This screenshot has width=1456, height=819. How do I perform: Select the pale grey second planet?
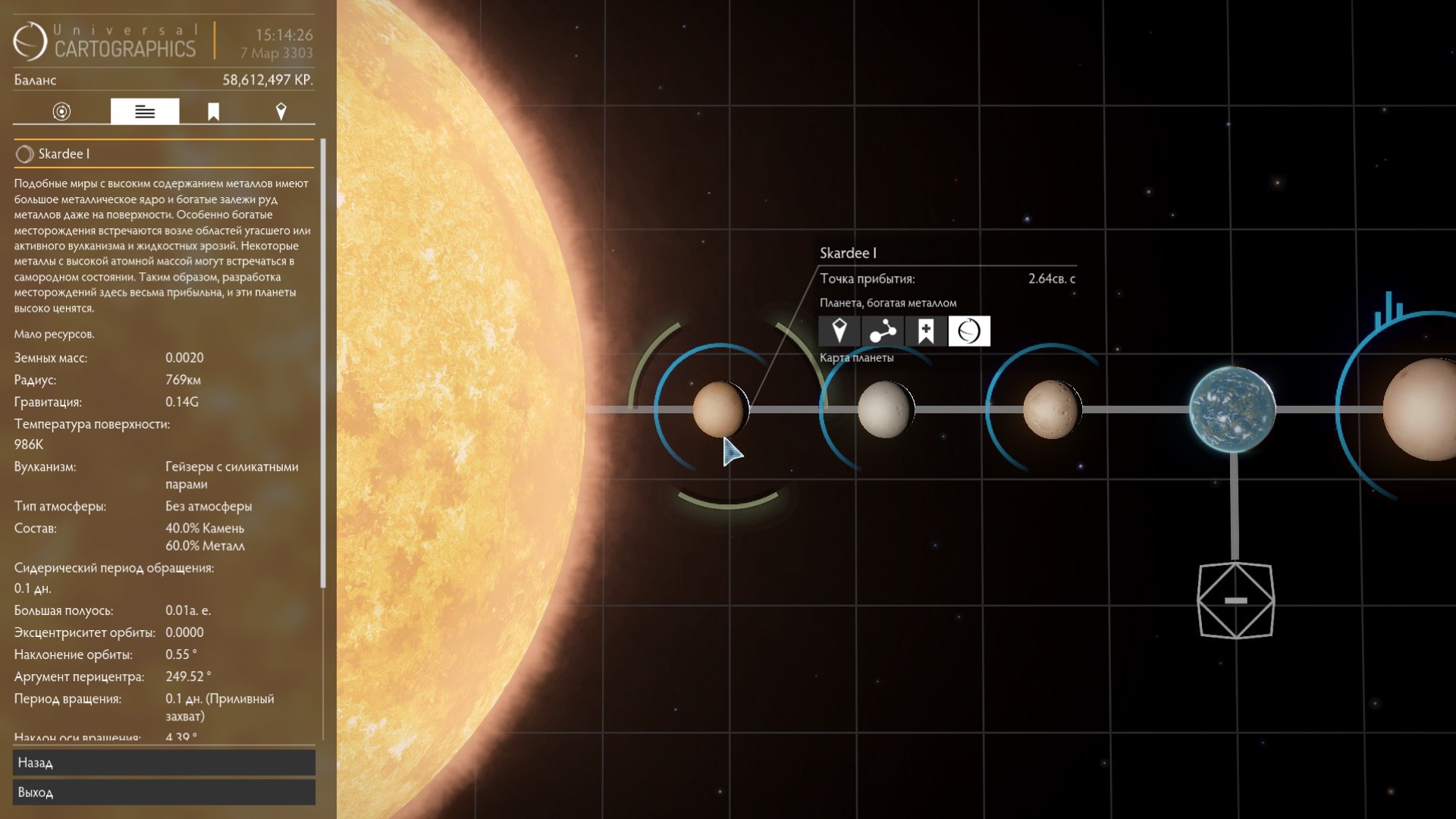pos(885,409)
